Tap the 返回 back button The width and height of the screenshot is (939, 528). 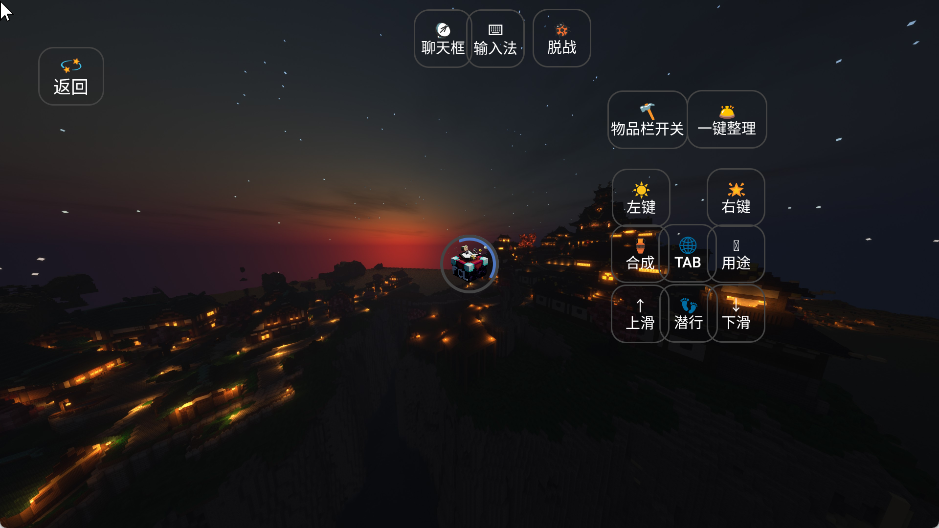pos(71,76)
